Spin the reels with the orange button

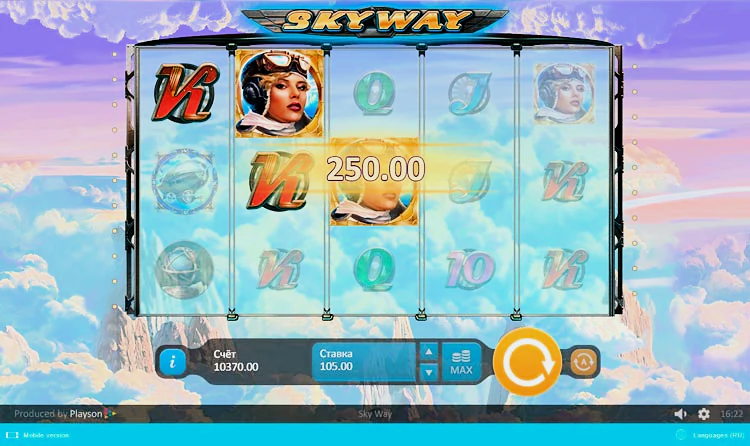point(526,361)
